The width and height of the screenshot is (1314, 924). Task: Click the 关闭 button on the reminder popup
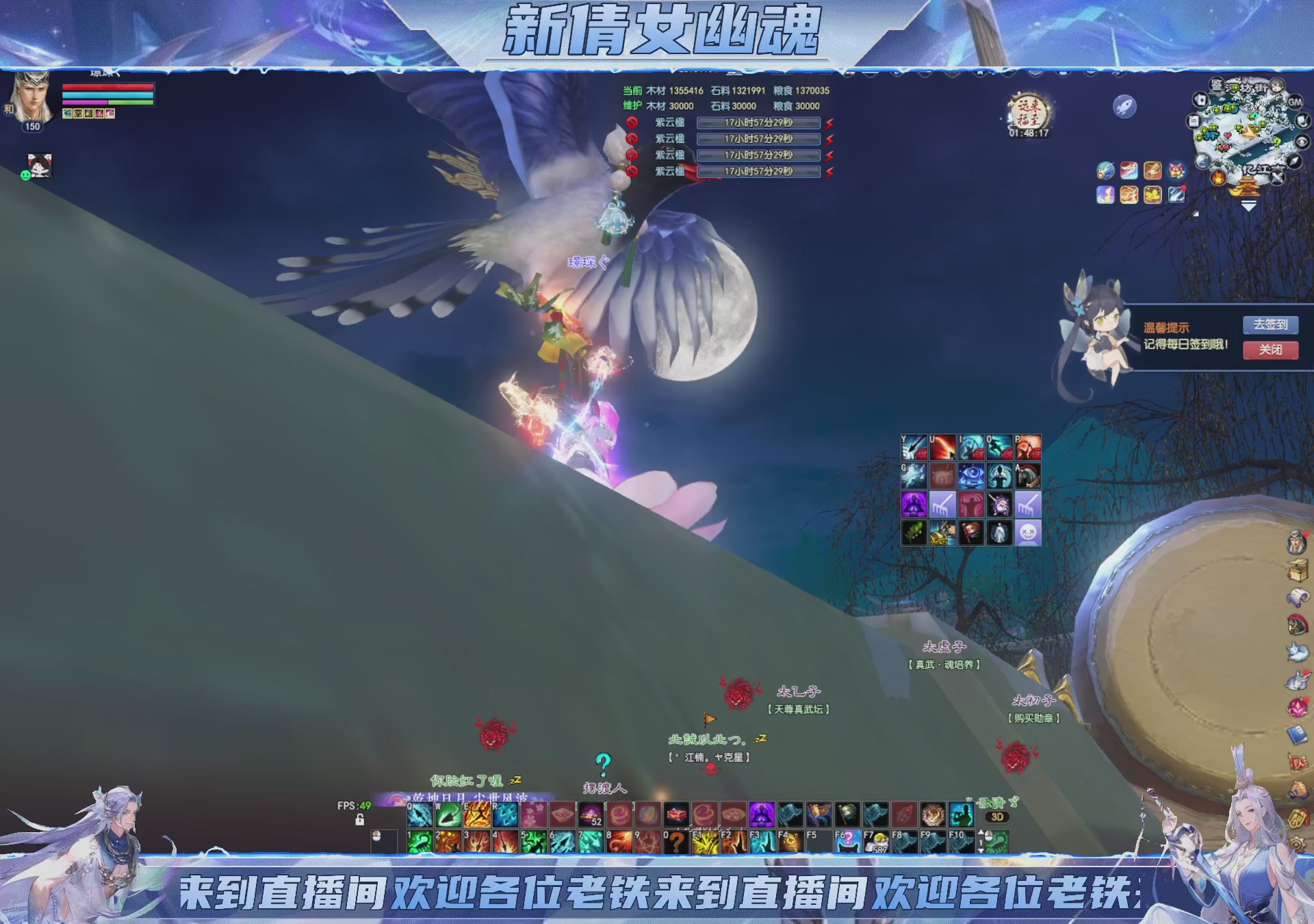1271,350
